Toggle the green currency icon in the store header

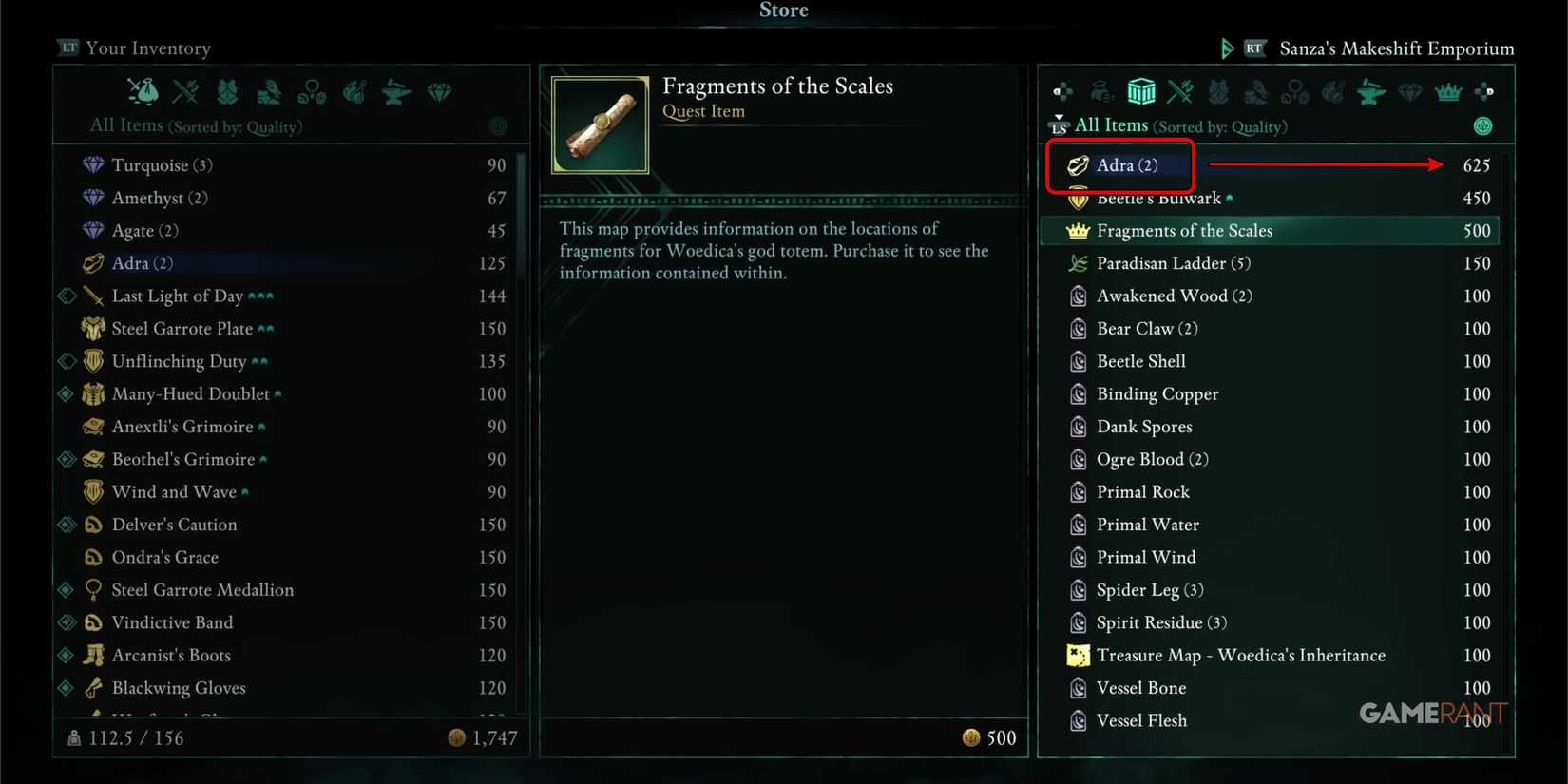1482,126
